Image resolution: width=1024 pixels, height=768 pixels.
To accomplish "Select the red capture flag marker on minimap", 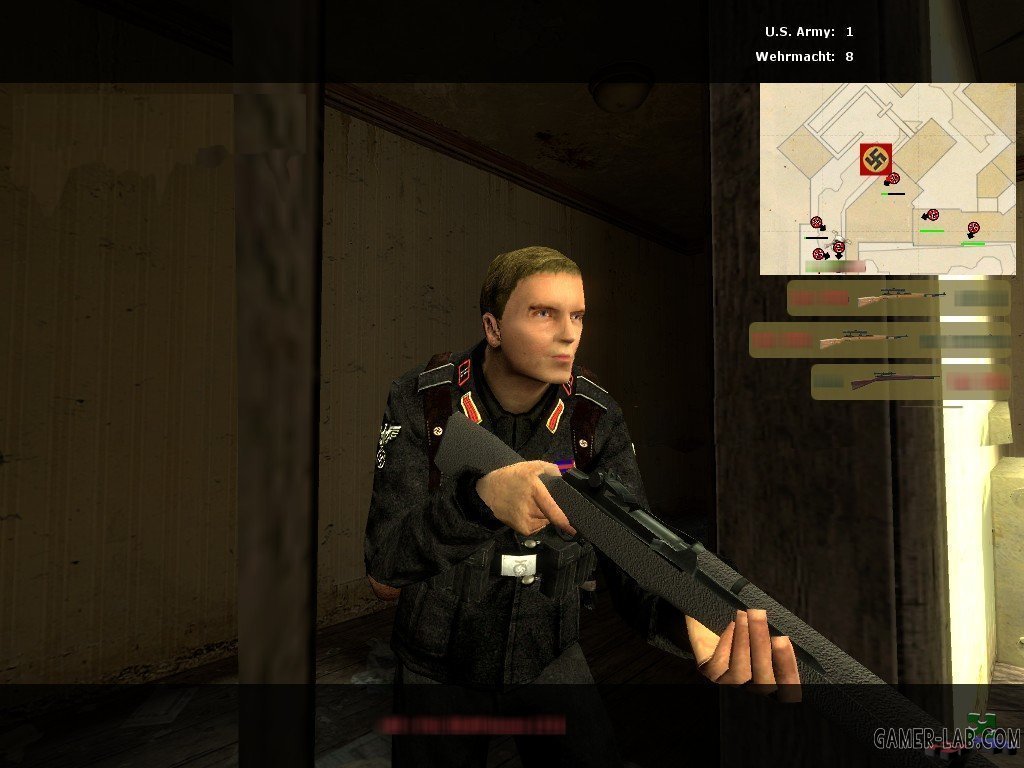I will point(875,159).
